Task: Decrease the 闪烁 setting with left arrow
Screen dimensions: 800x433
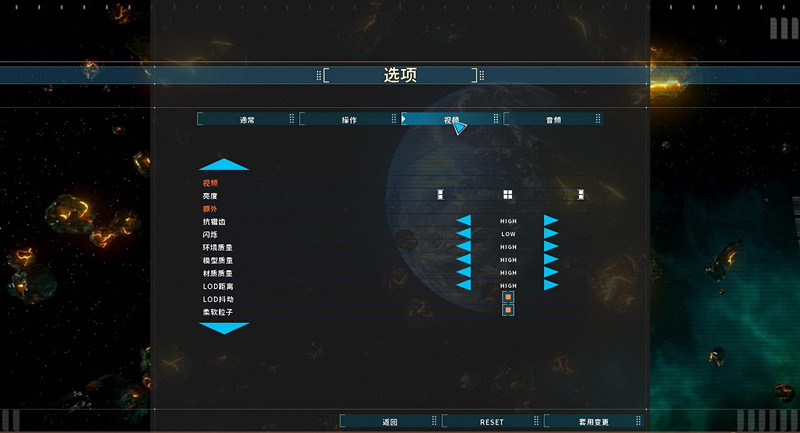Action: point(464,234)
